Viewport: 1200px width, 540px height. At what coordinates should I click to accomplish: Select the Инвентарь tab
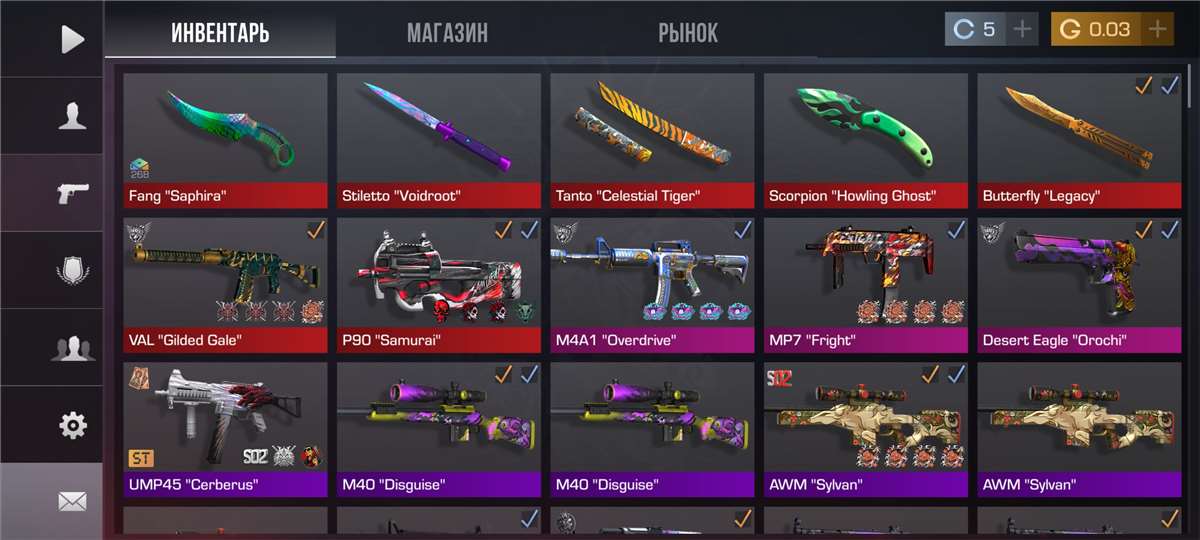(x=220, y=33)
